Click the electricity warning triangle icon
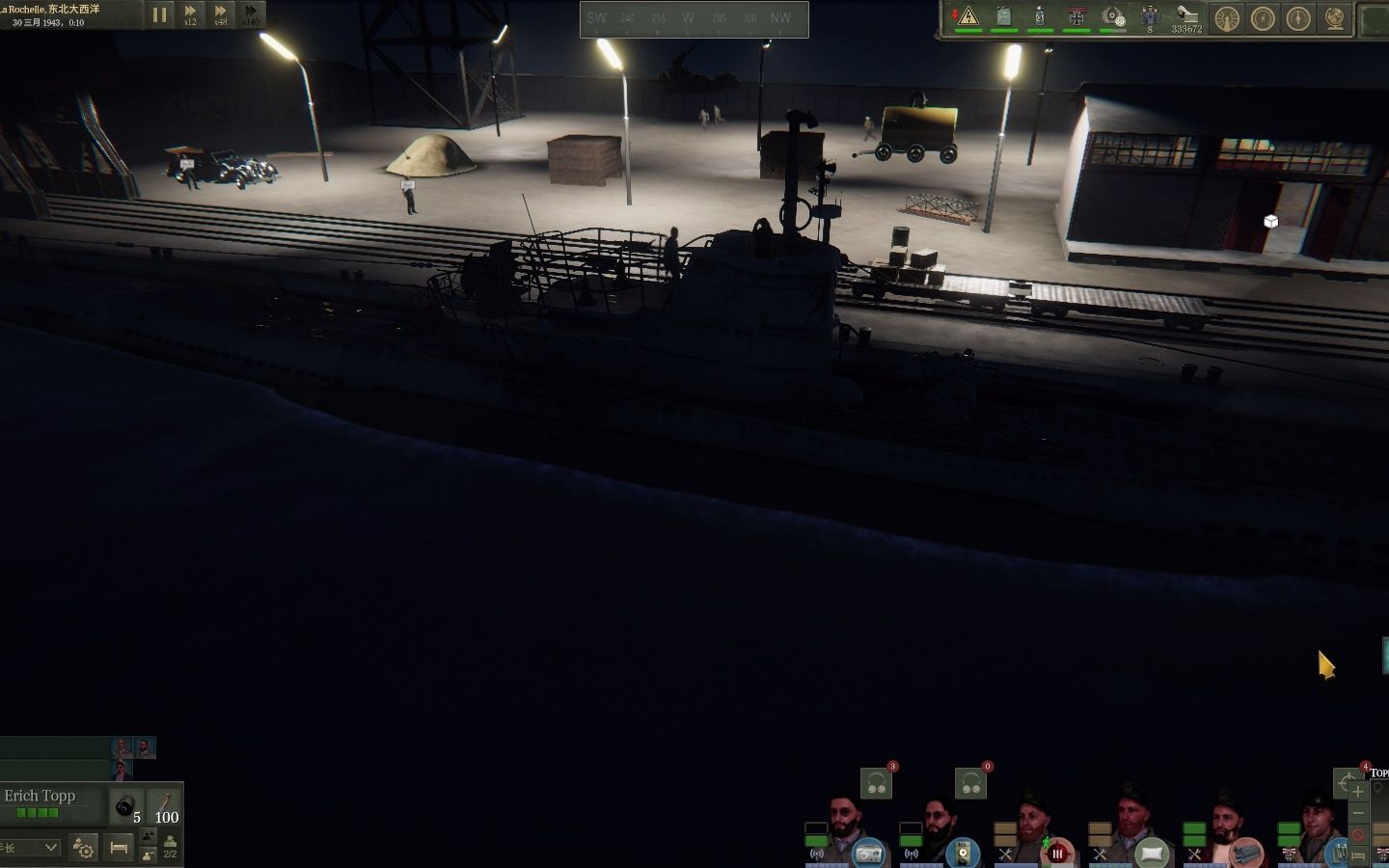This screenshot has height=868, width=1389. point(968,16)
